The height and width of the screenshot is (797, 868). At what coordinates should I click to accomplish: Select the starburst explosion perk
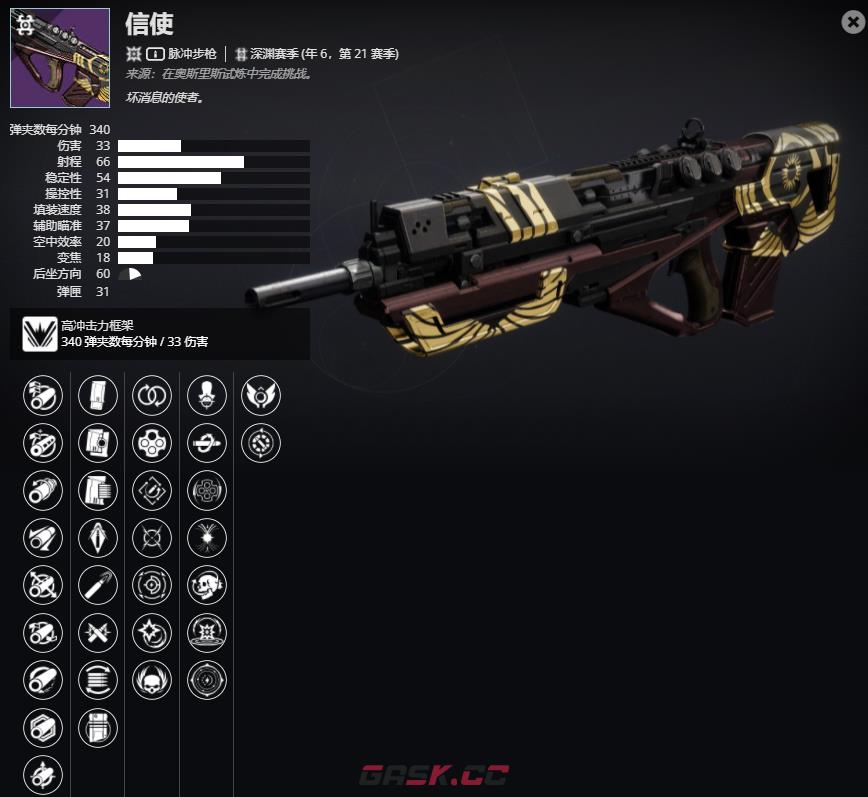[x=207, y=538]
